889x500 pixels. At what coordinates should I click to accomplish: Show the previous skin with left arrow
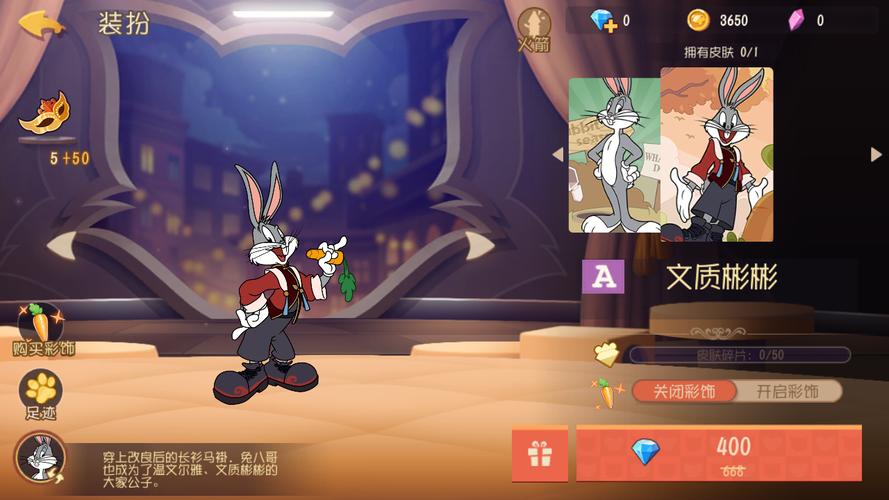(x=558, y=154)
